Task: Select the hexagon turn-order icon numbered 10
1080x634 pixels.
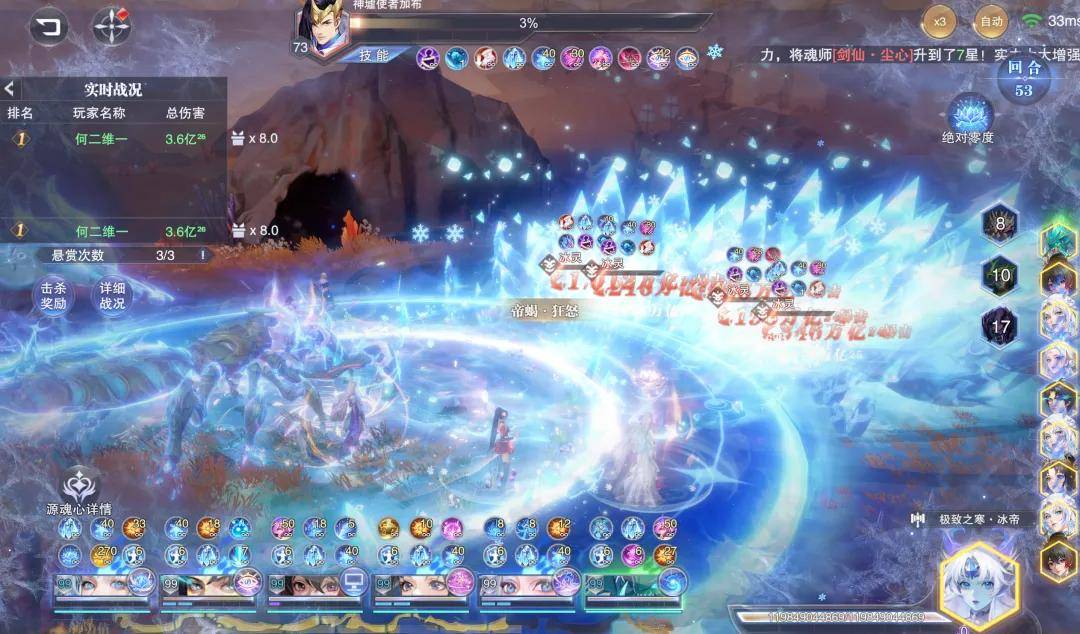Action: (999, 275)
